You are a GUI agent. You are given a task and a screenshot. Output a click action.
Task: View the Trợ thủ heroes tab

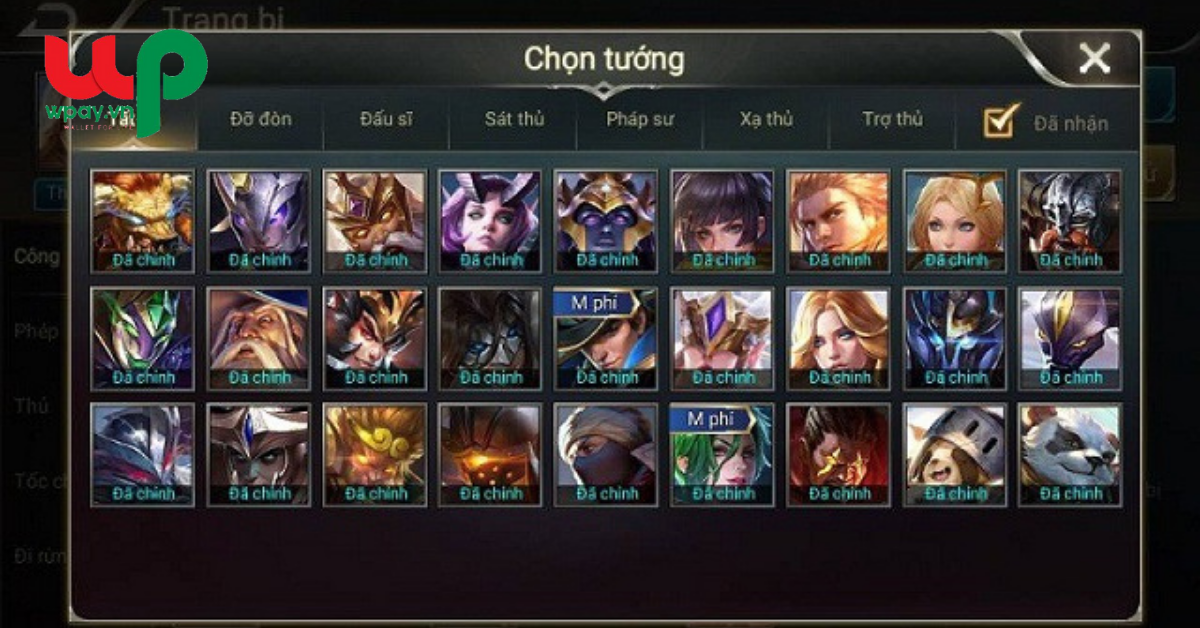click(x=892, y=120)
